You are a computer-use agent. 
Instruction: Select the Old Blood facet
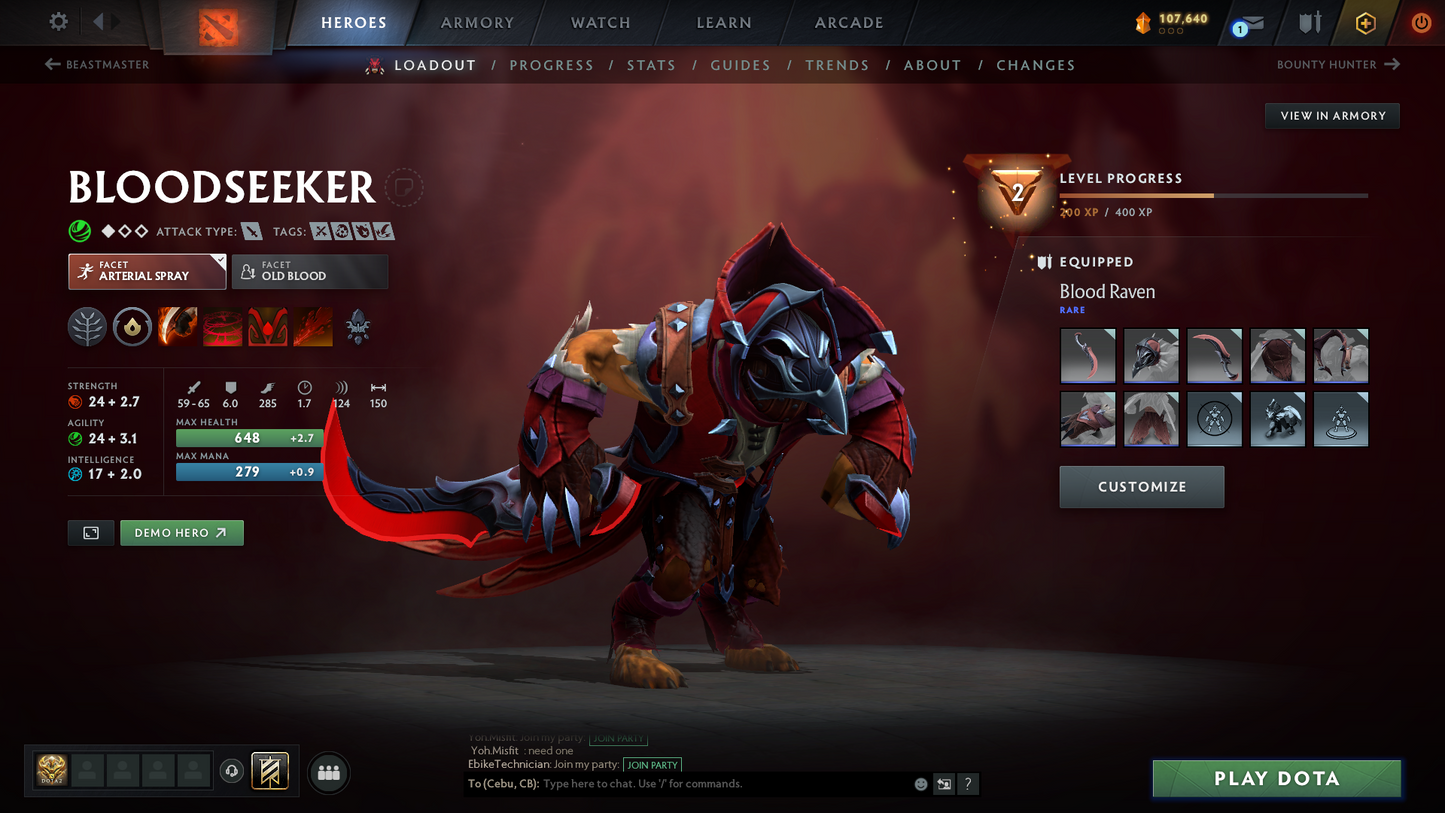click(x=310, y=271)
